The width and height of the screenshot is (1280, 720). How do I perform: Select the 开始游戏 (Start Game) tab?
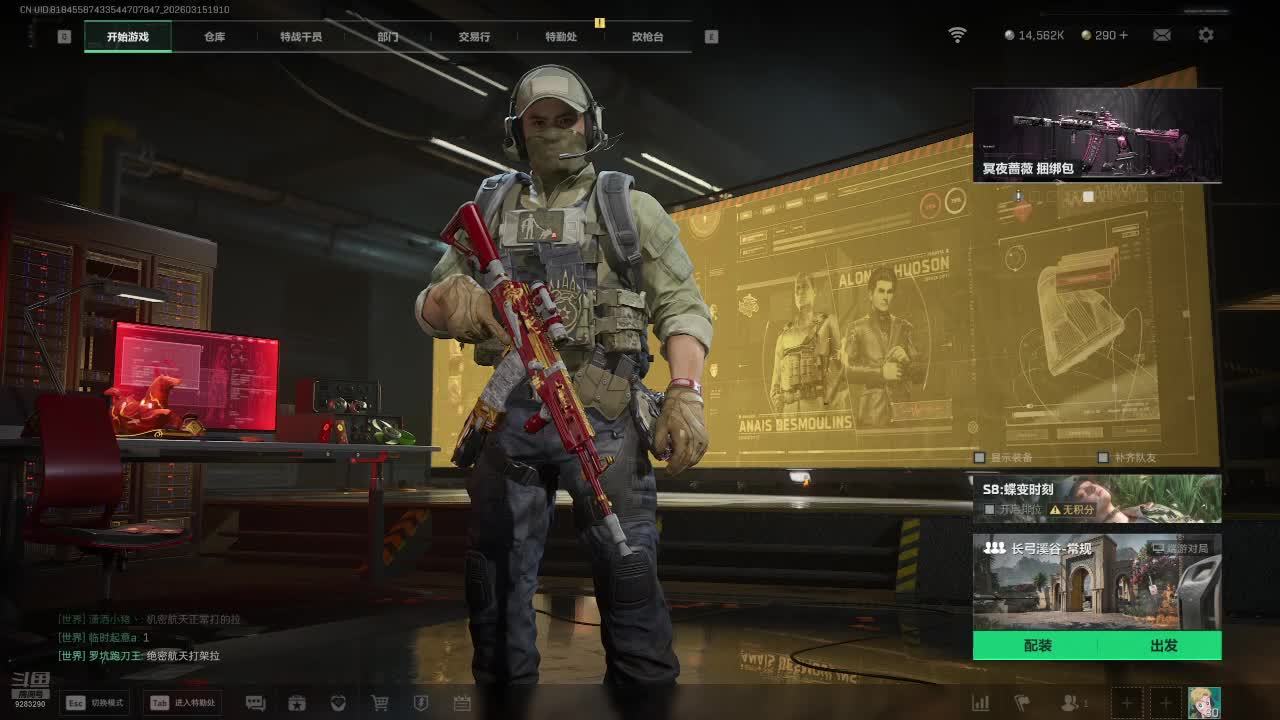(128, 37)
